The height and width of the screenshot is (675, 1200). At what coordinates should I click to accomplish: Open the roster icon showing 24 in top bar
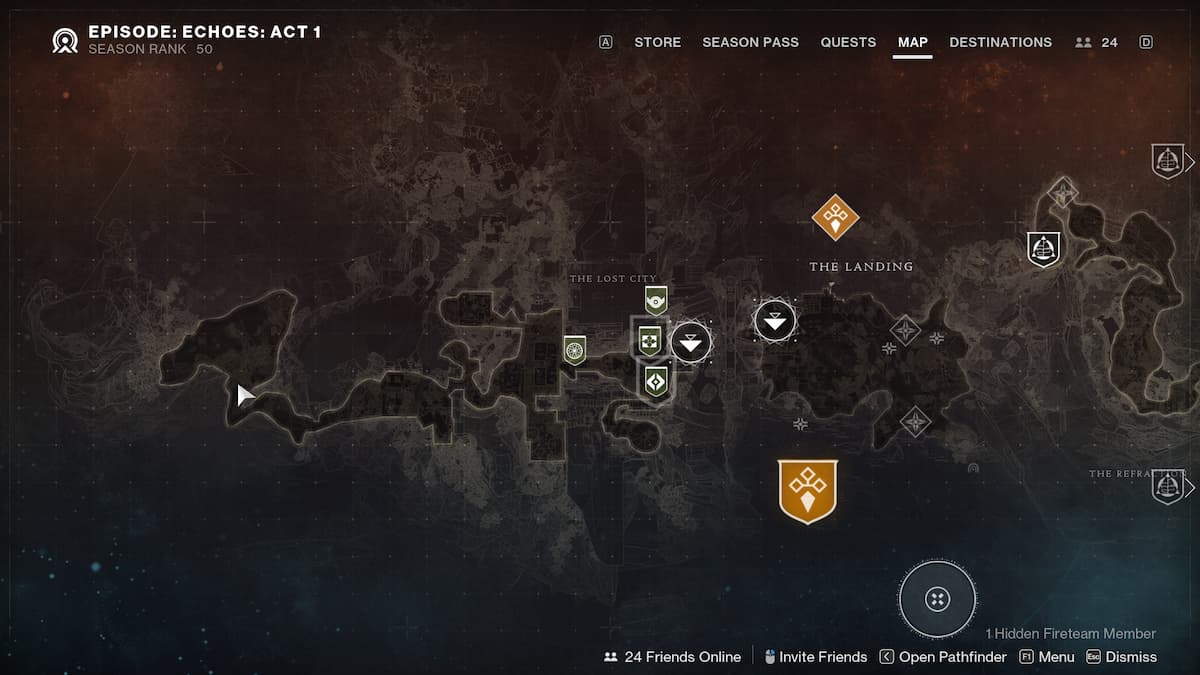pyautogui.click(x=1096, y=42)
